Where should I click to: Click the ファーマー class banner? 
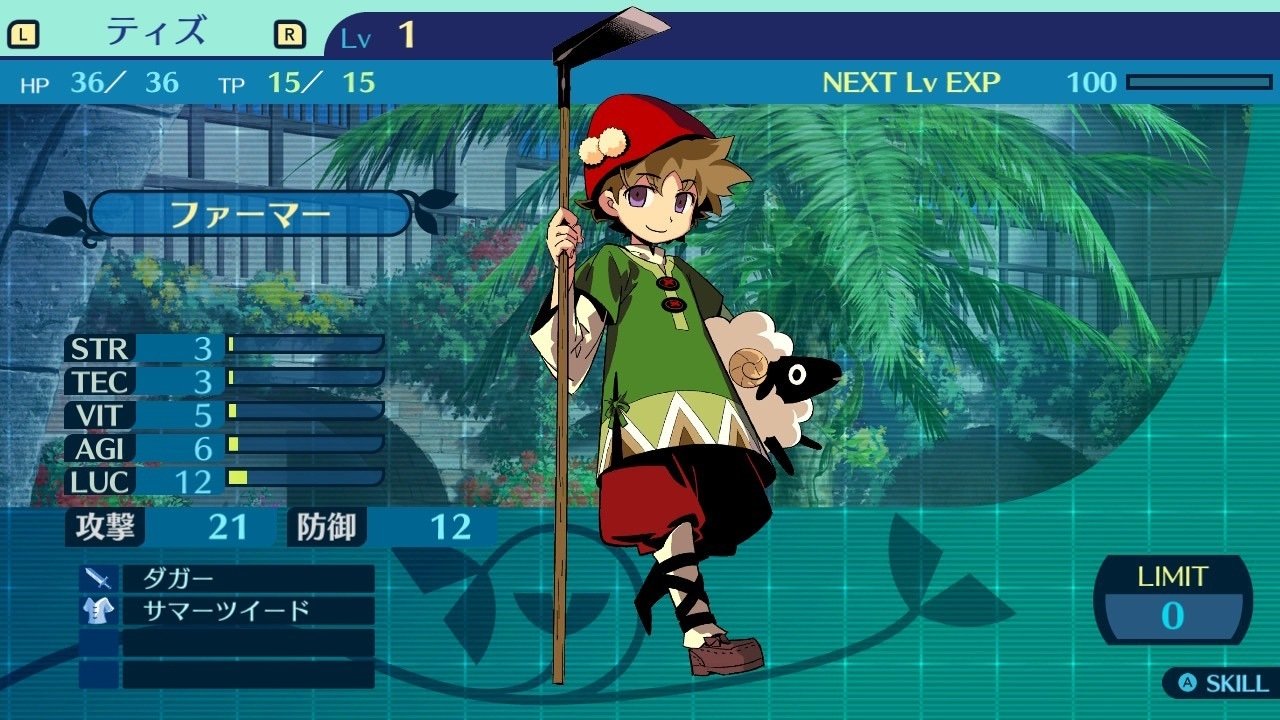click(250, 214)
